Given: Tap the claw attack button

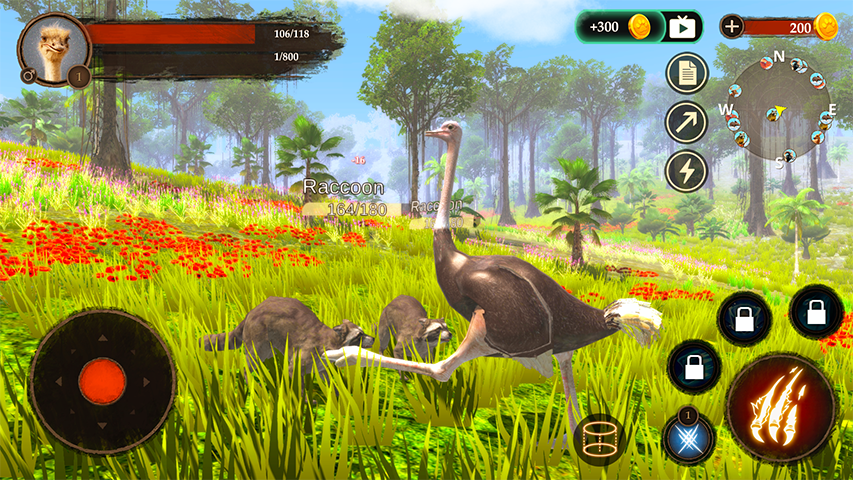Looking at the screenshot, I should click(x=781, y=407).
